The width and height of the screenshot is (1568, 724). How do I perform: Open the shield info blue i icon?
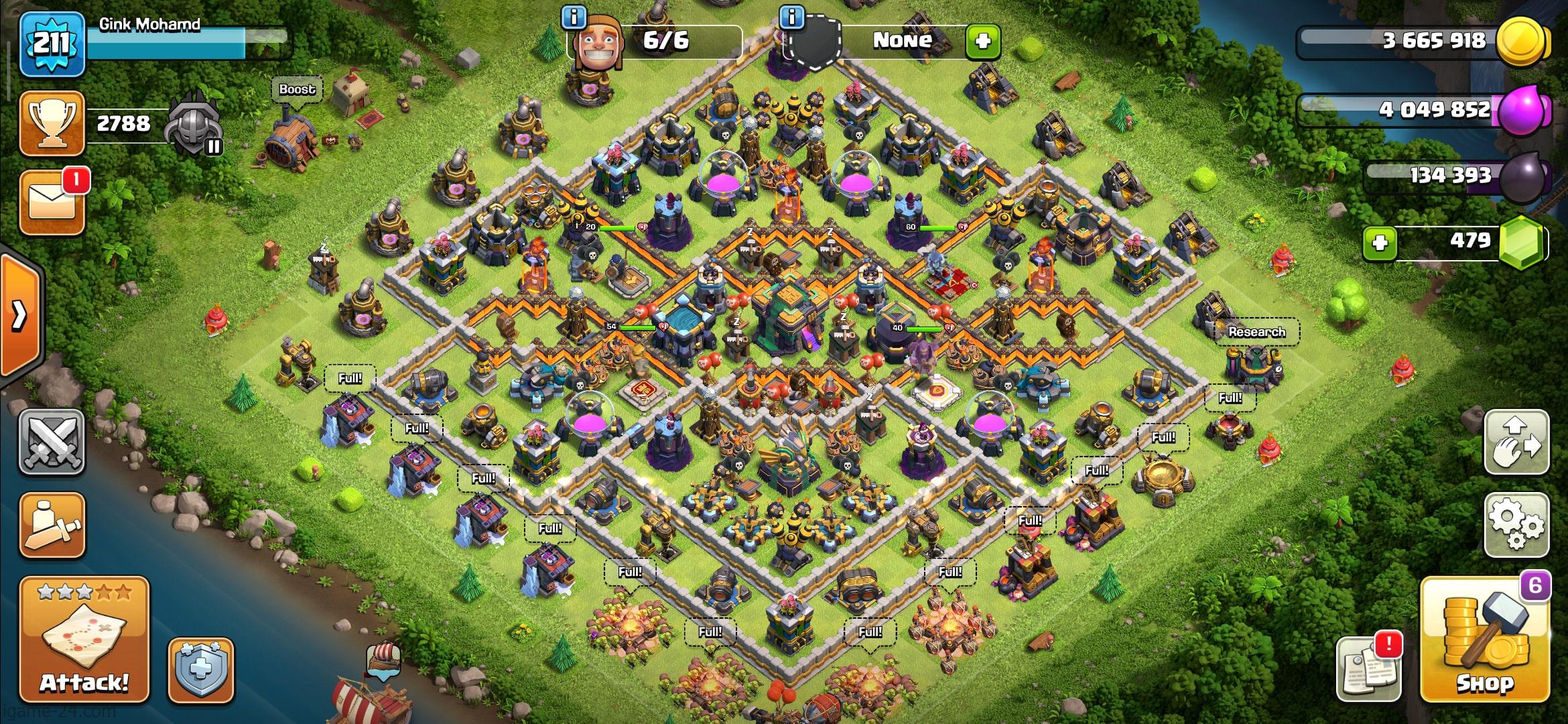coord(792,17)
